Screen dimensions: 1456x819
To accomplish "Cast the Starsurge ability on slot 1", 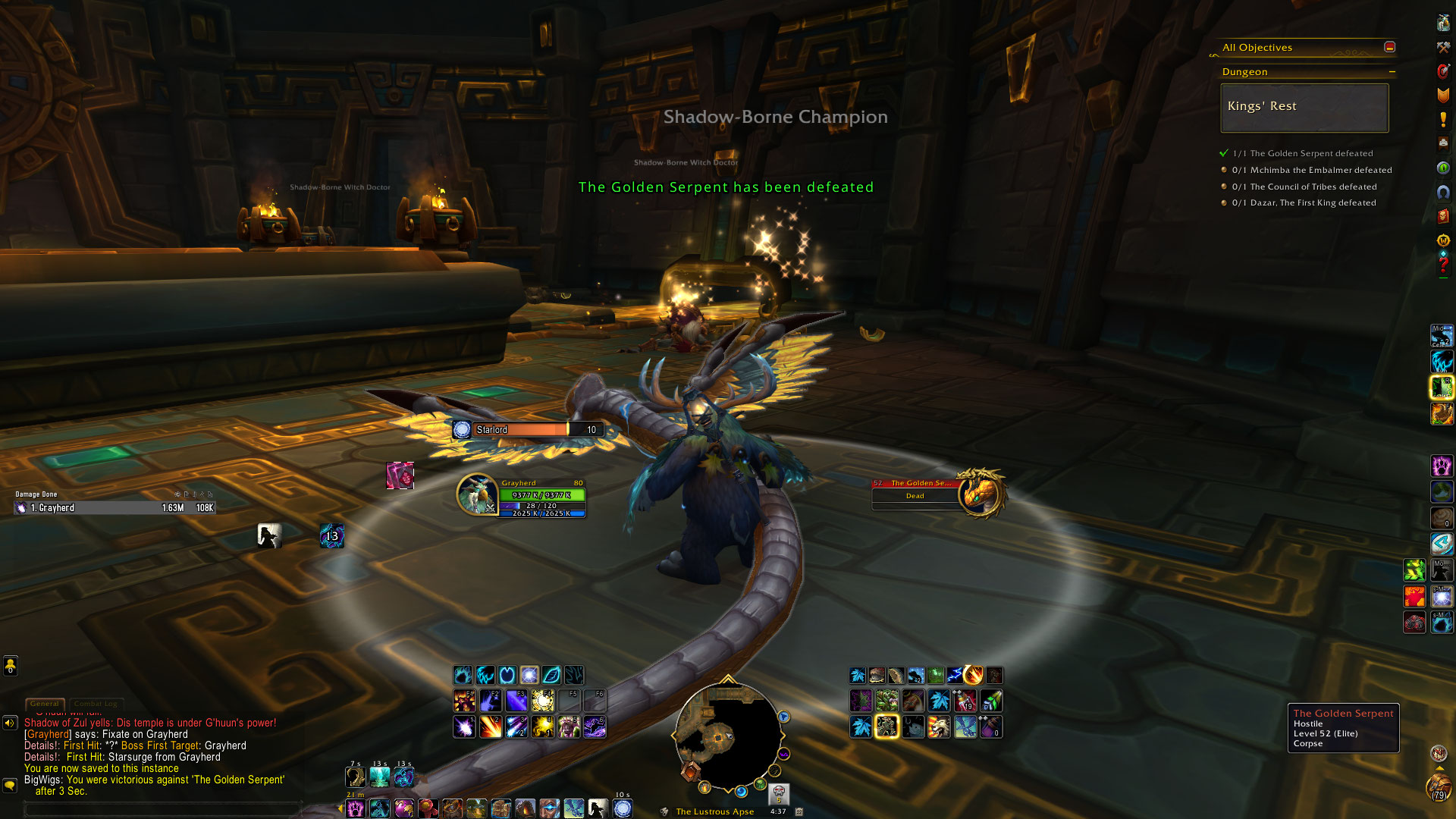I will click(x=464, y=727).
